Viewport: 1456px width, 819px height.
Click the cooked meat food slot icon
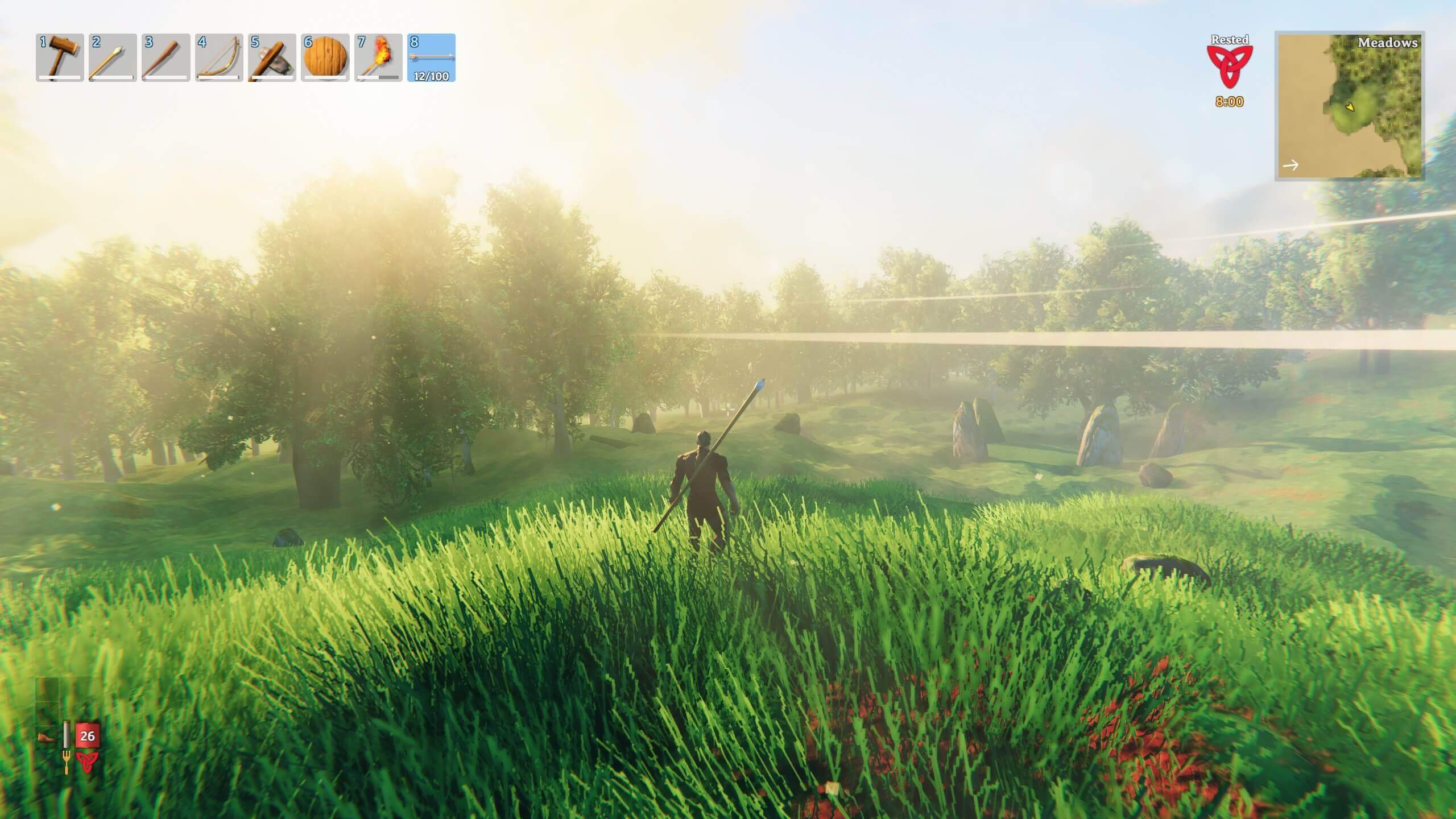pos(47,737)
